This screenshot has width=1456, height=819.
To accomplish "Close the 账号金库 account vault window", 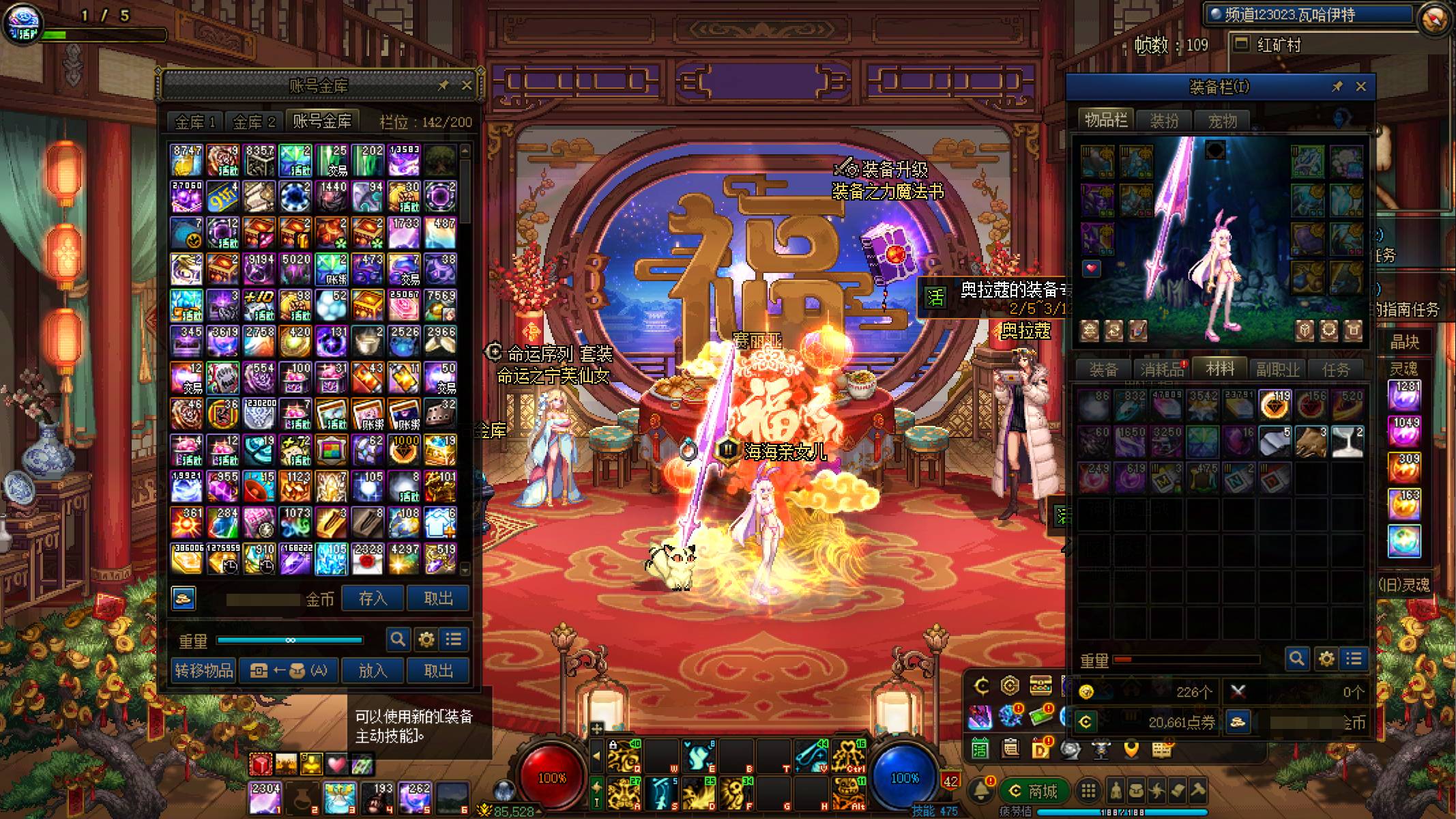I will (467, 85).
